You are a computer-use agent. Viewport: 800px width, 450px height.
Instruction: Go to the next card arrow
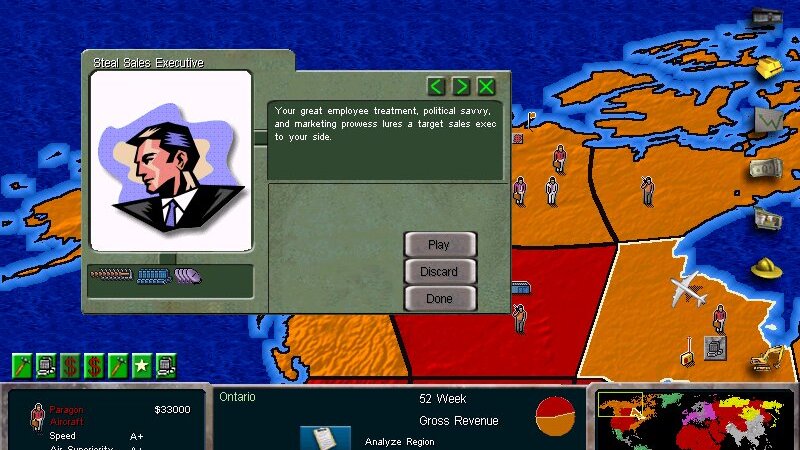tap(461, 86)
